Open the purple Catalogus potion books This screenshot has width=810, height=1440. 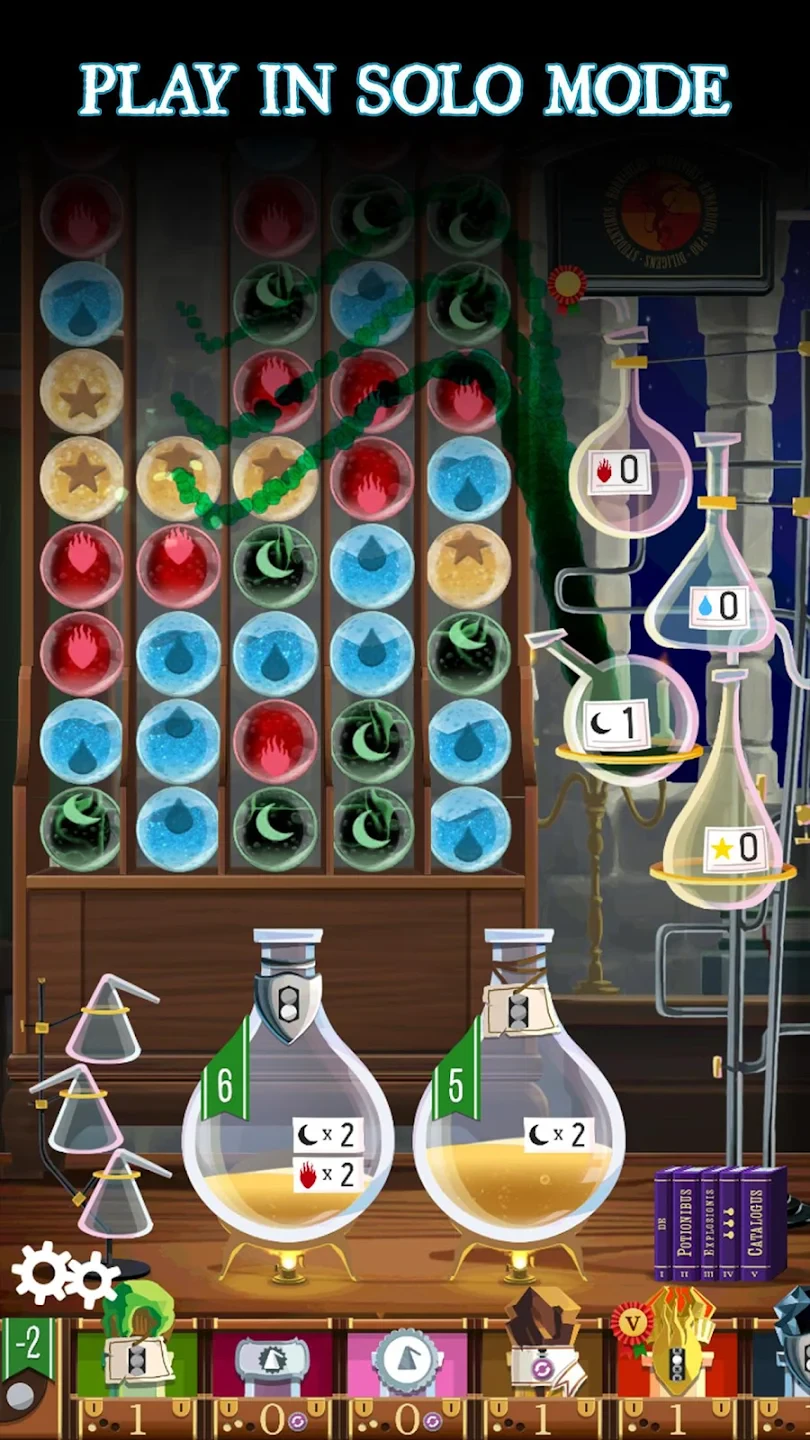pos(720,1222)
